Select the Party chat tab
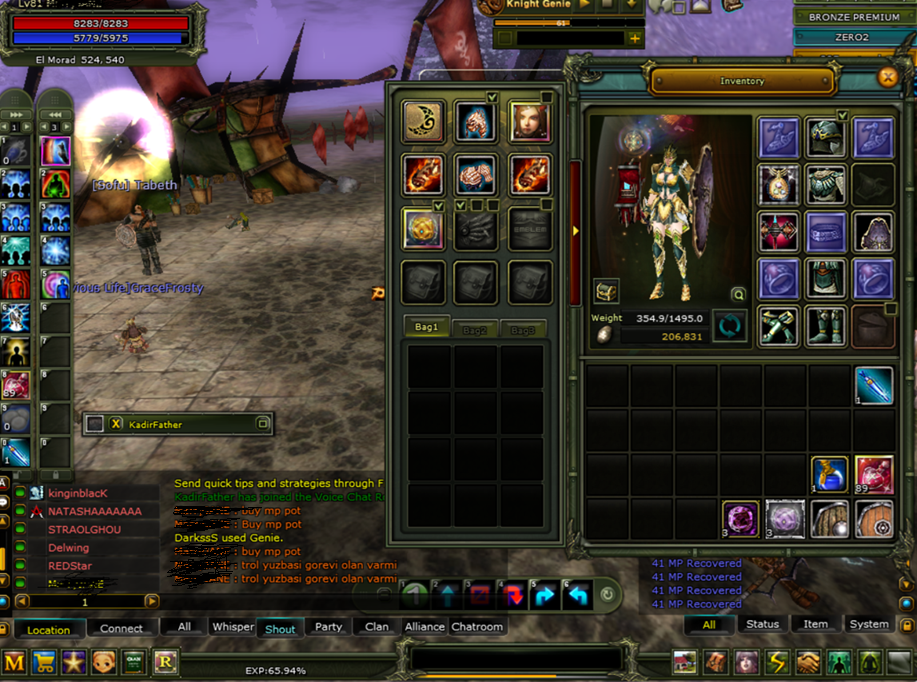Screen dimensions: 917x682 329,627
